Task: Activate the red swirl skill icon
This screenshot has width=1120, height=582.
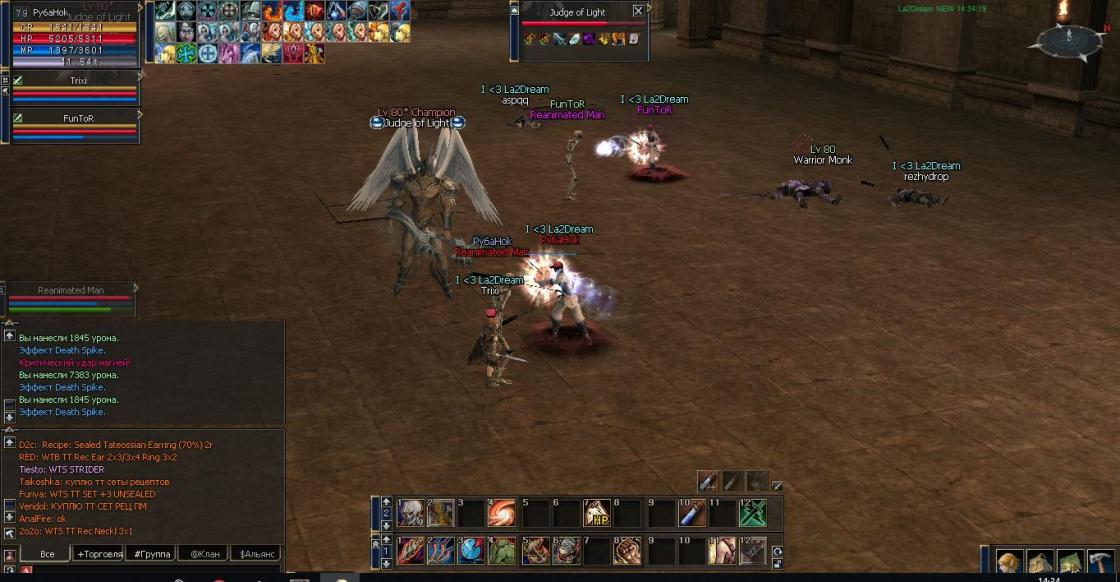Action: pyautogui.click(x=502, y=513)
